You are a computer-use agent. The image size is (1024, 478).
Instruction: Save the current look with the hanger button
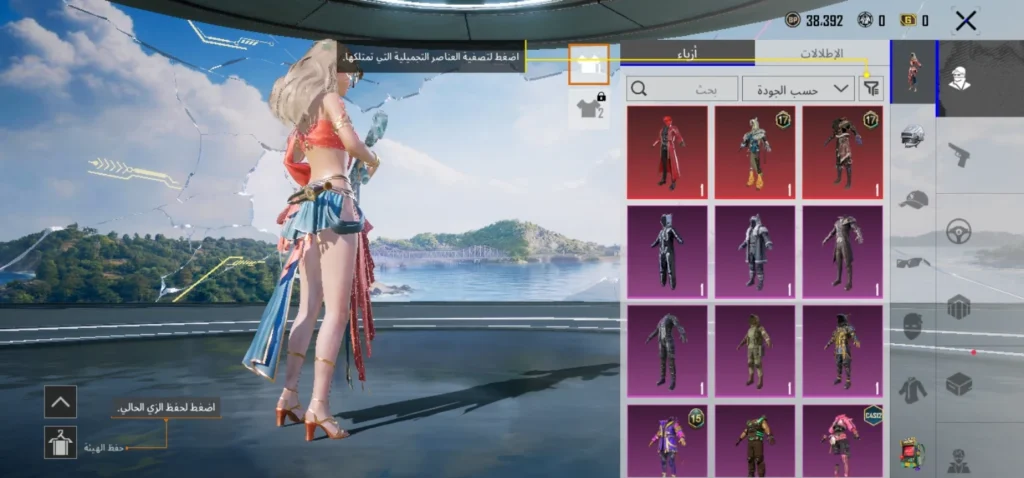(60, 442)
